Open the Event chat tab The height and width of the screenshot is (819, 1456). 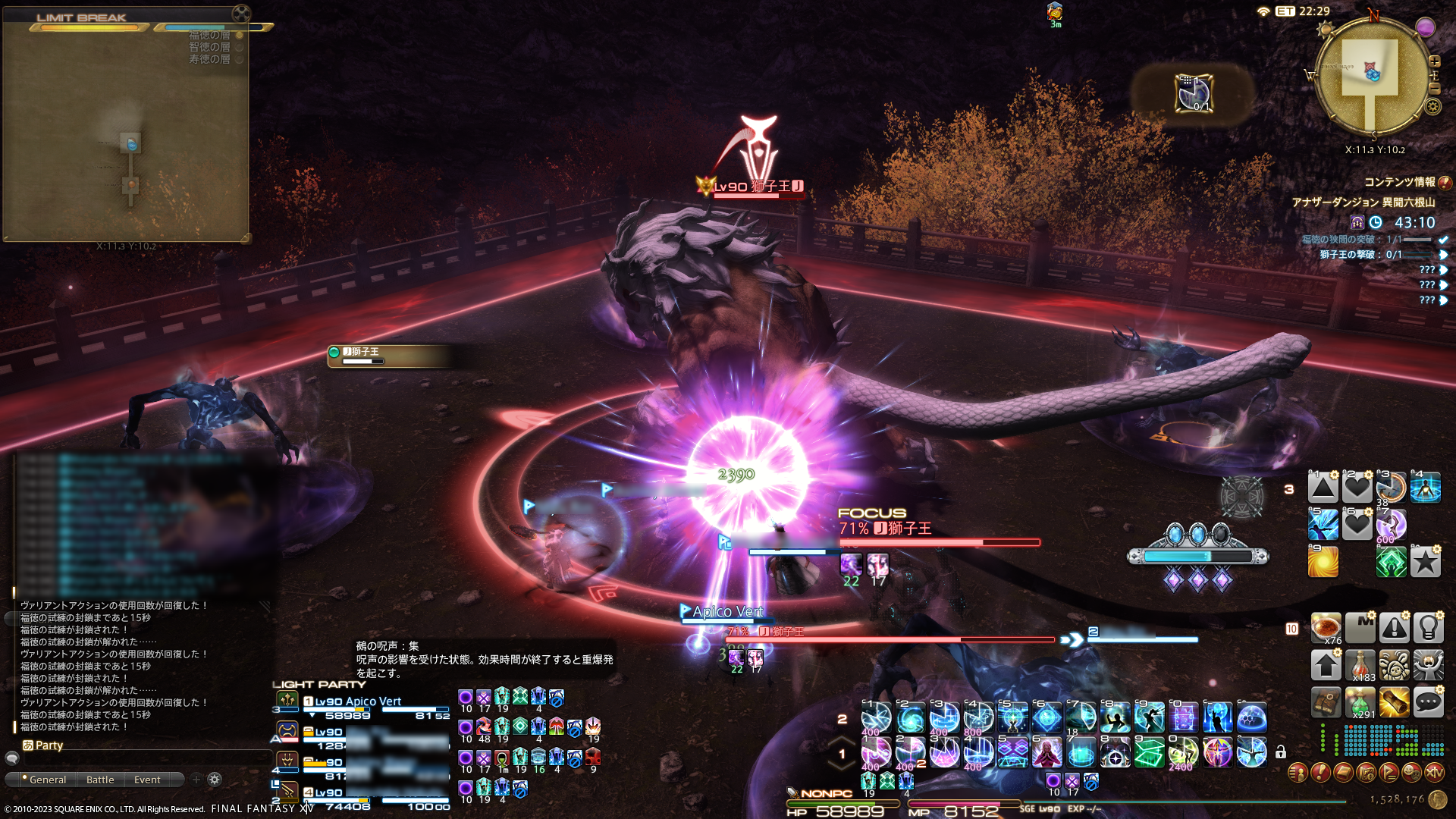coord(147,780)
